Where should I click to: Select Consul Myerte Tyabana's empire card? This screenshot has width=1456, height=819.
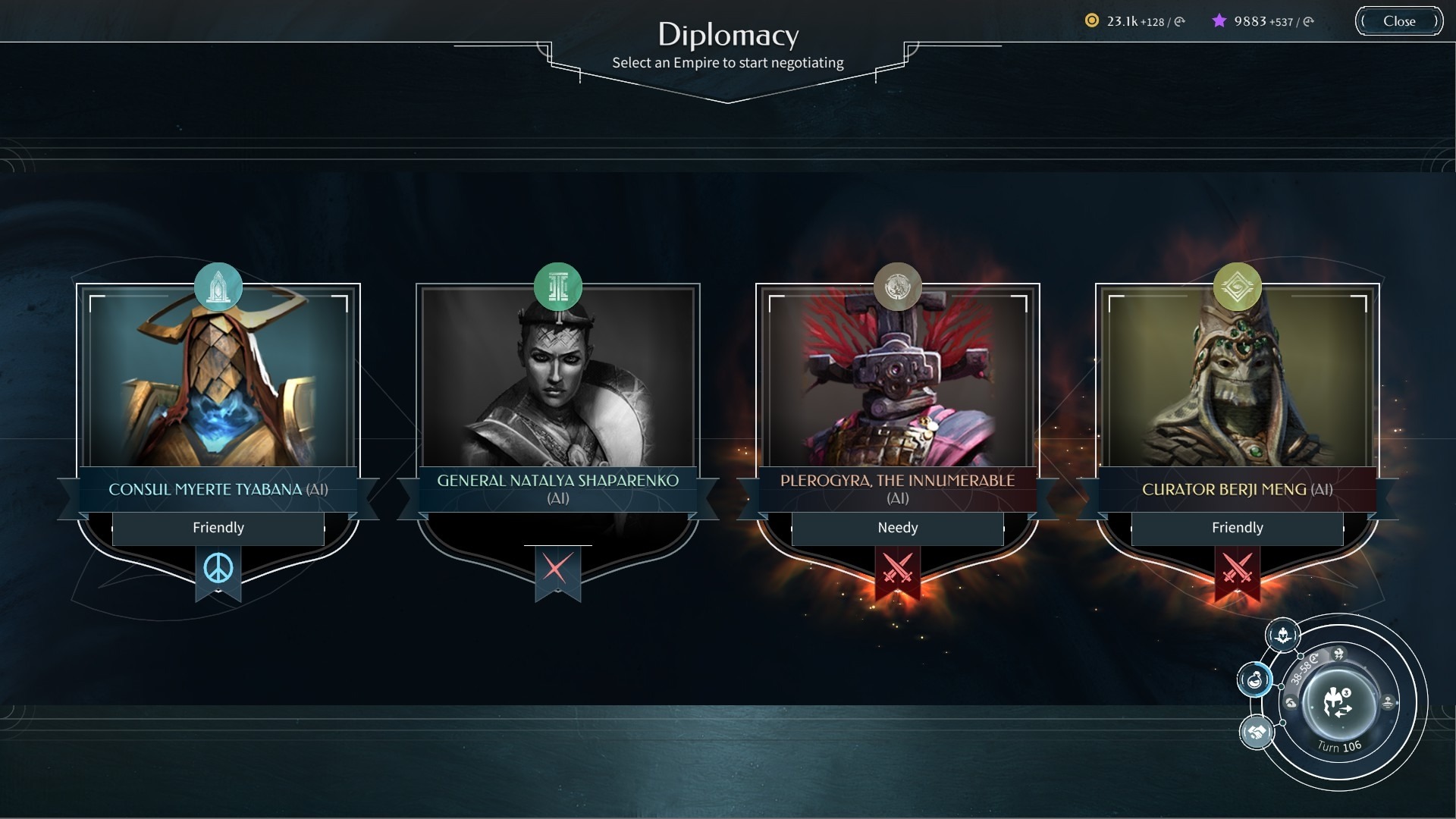(218, 379)
